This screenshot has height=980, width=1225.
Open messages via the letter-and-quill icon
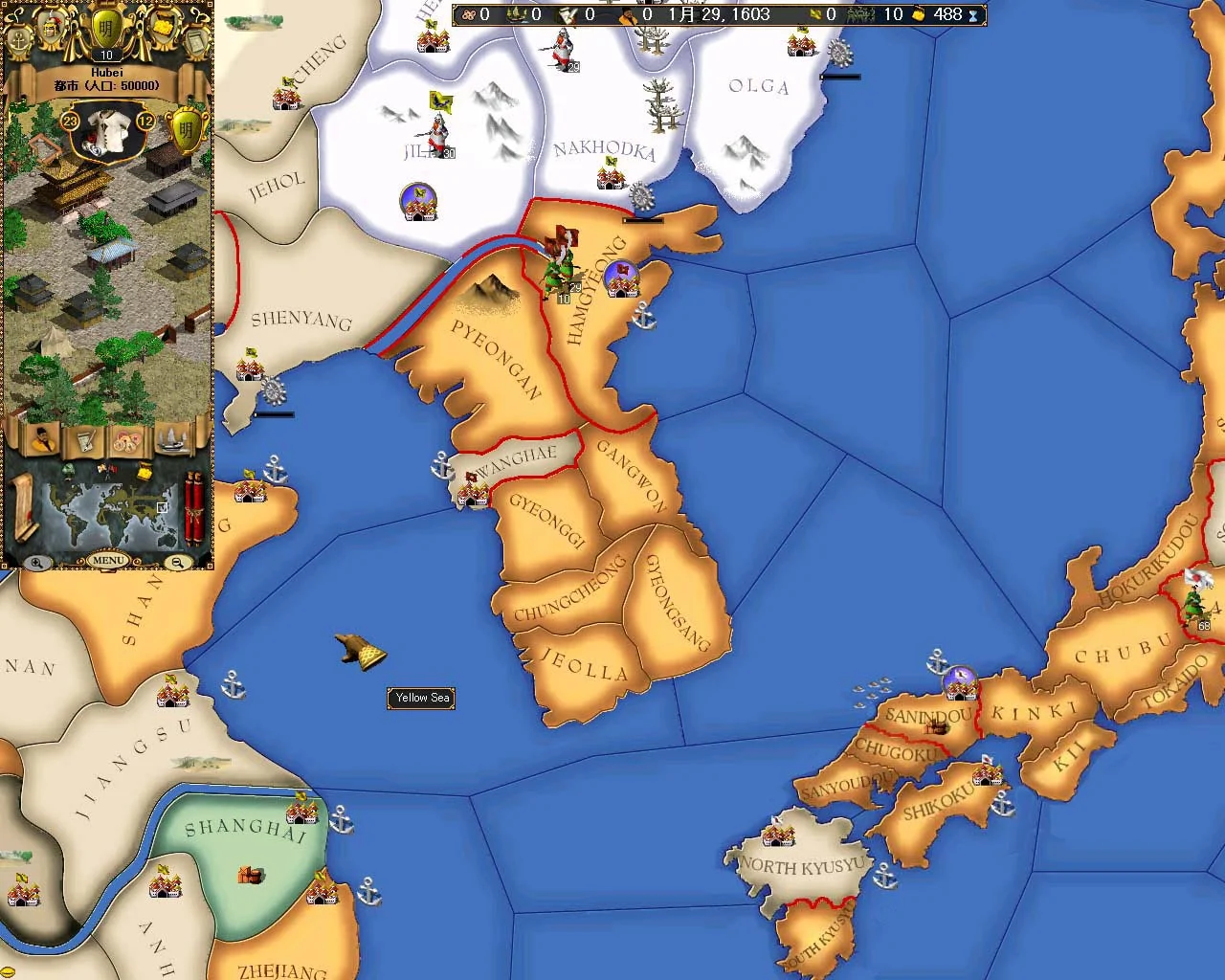pyautogui.click(x=85, y=441)
